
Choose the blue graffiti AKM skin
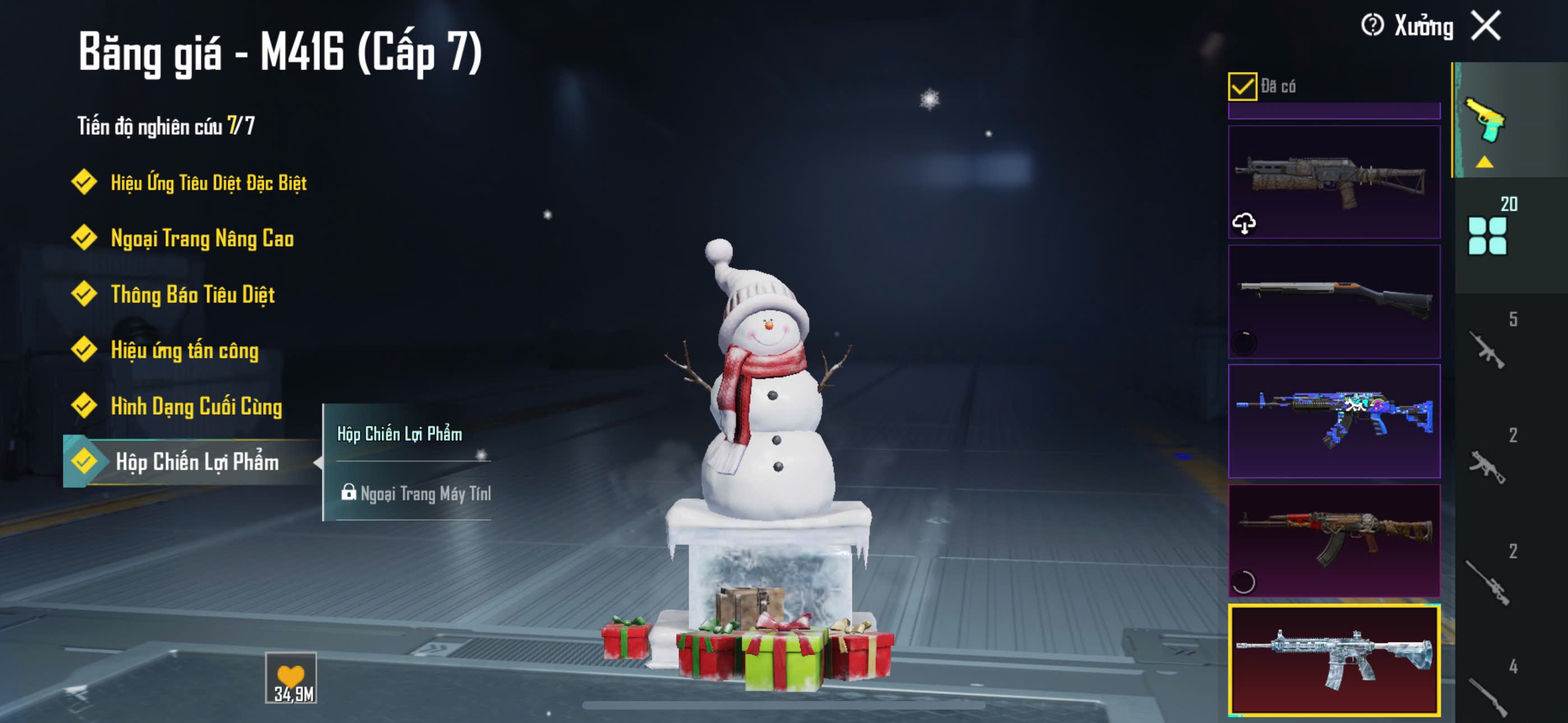click(x=1334, y=420)
